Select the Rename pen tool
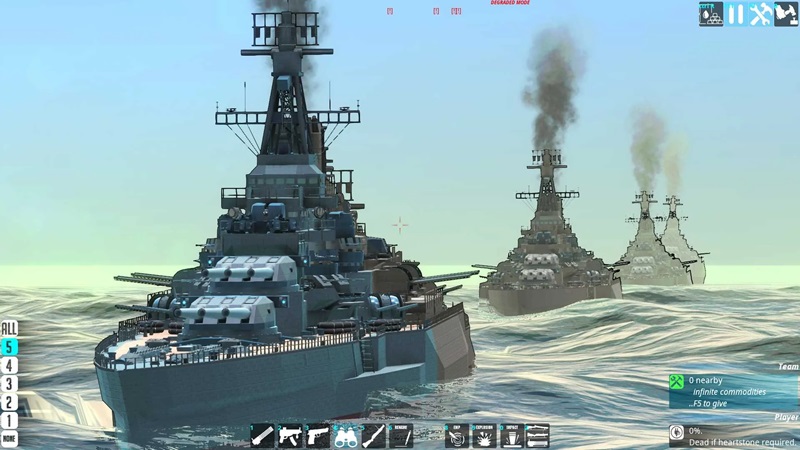The image size is (800, 450). 401,435
